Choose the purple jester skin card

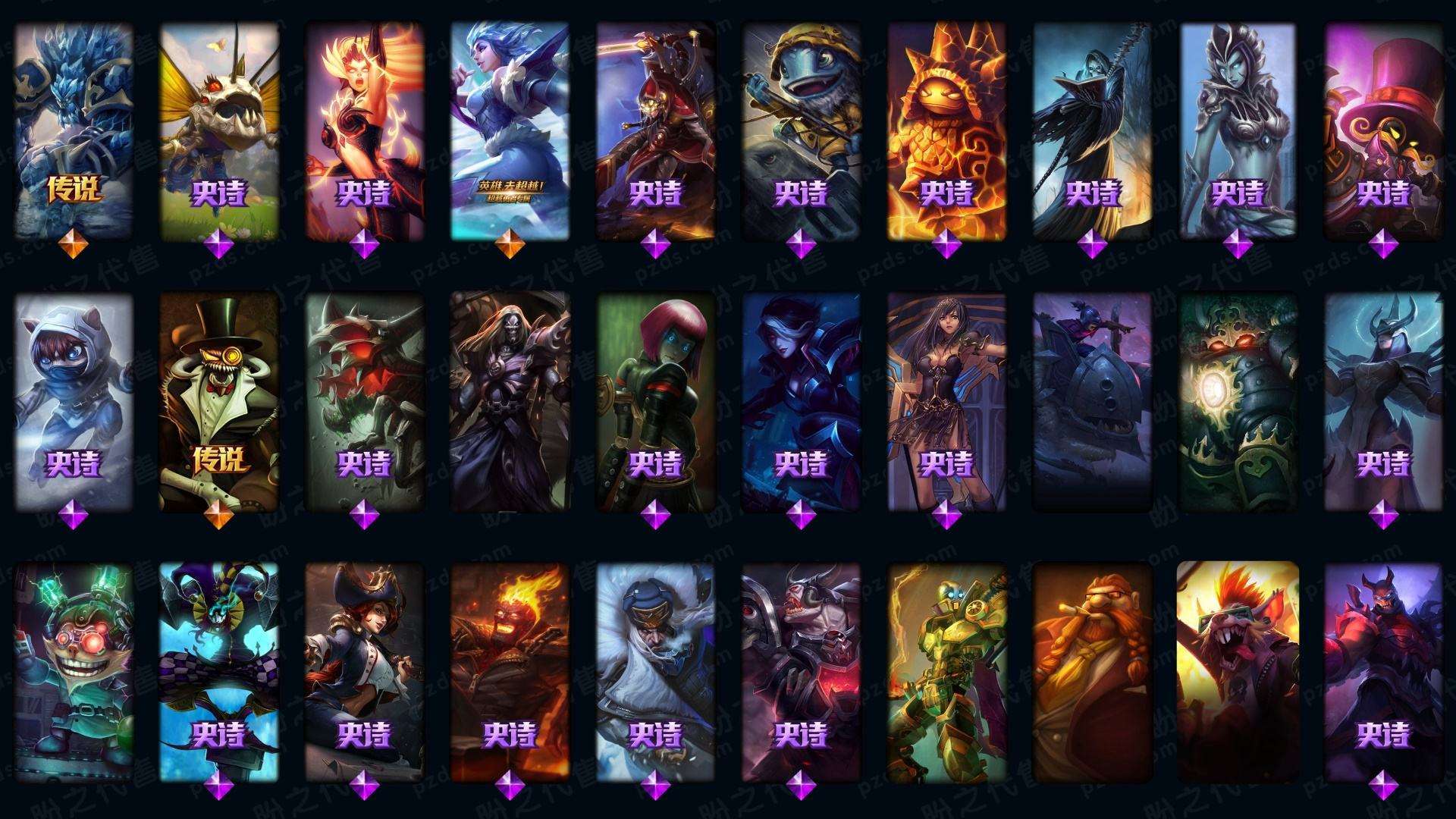tap(219, 672)
